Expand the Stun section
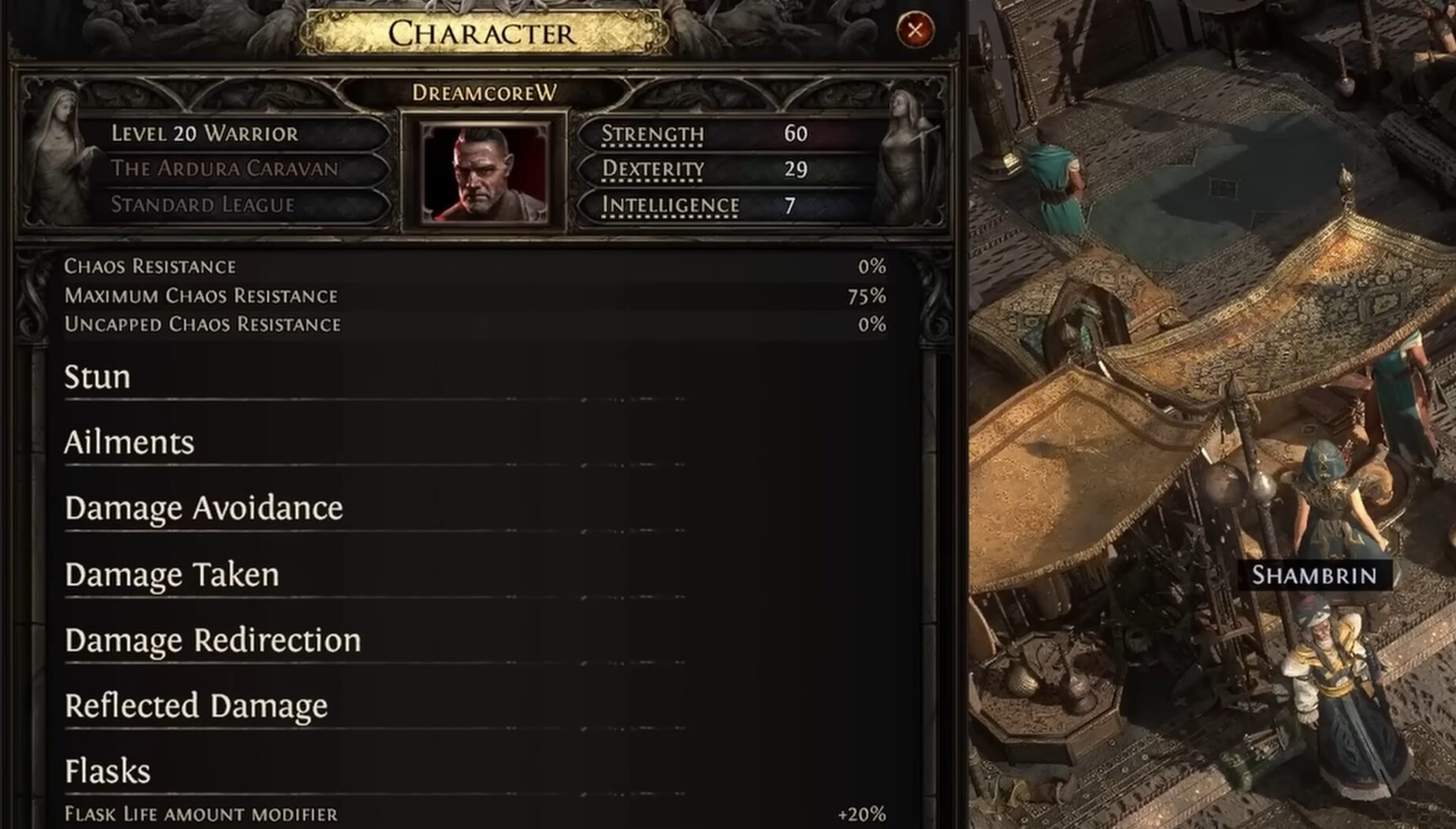 click(x=98, y=377)
